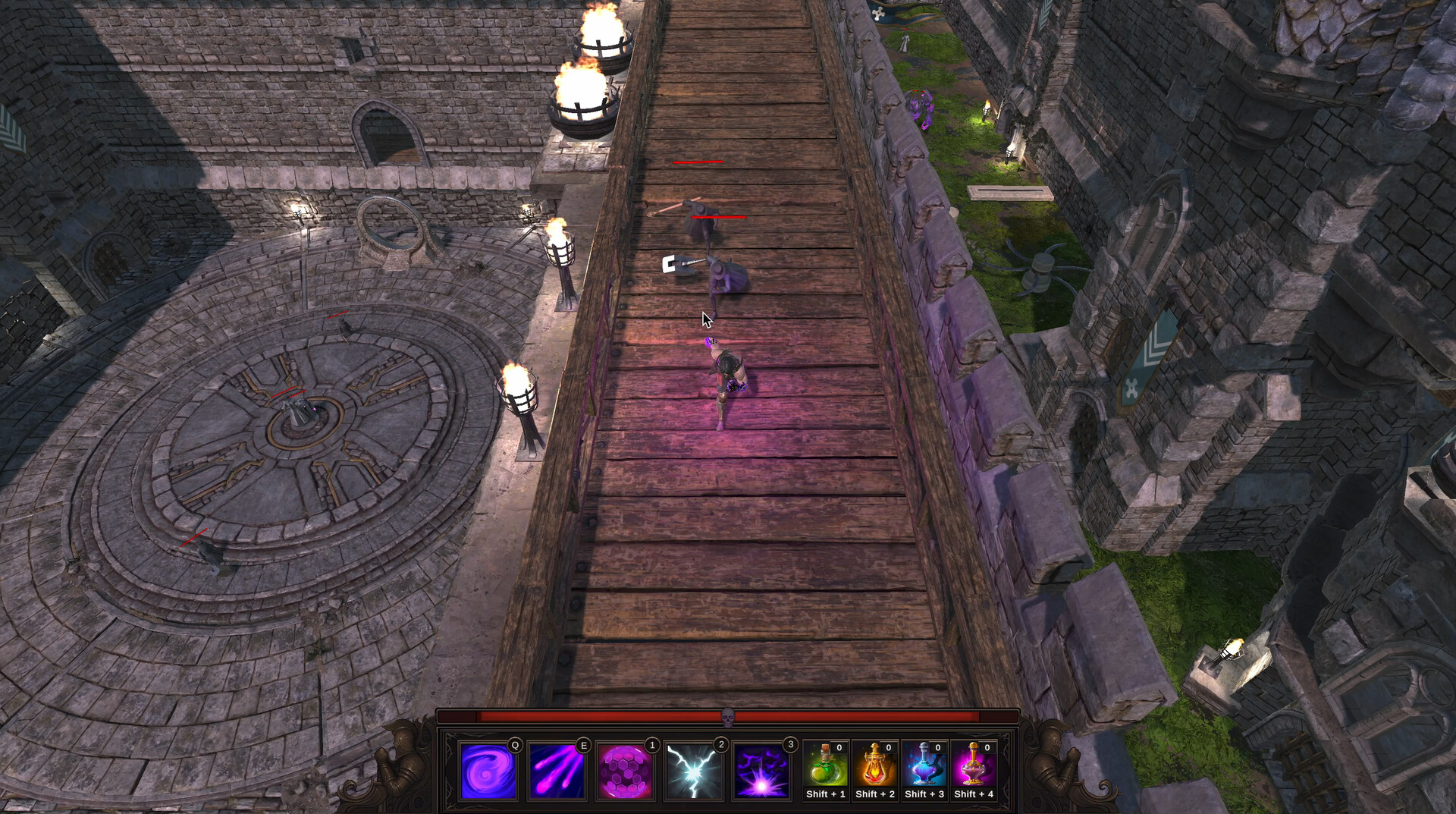Select the E magic missiles spell icon
The height and width of the screenshot is (814, 1456).
tap(556, 770)
